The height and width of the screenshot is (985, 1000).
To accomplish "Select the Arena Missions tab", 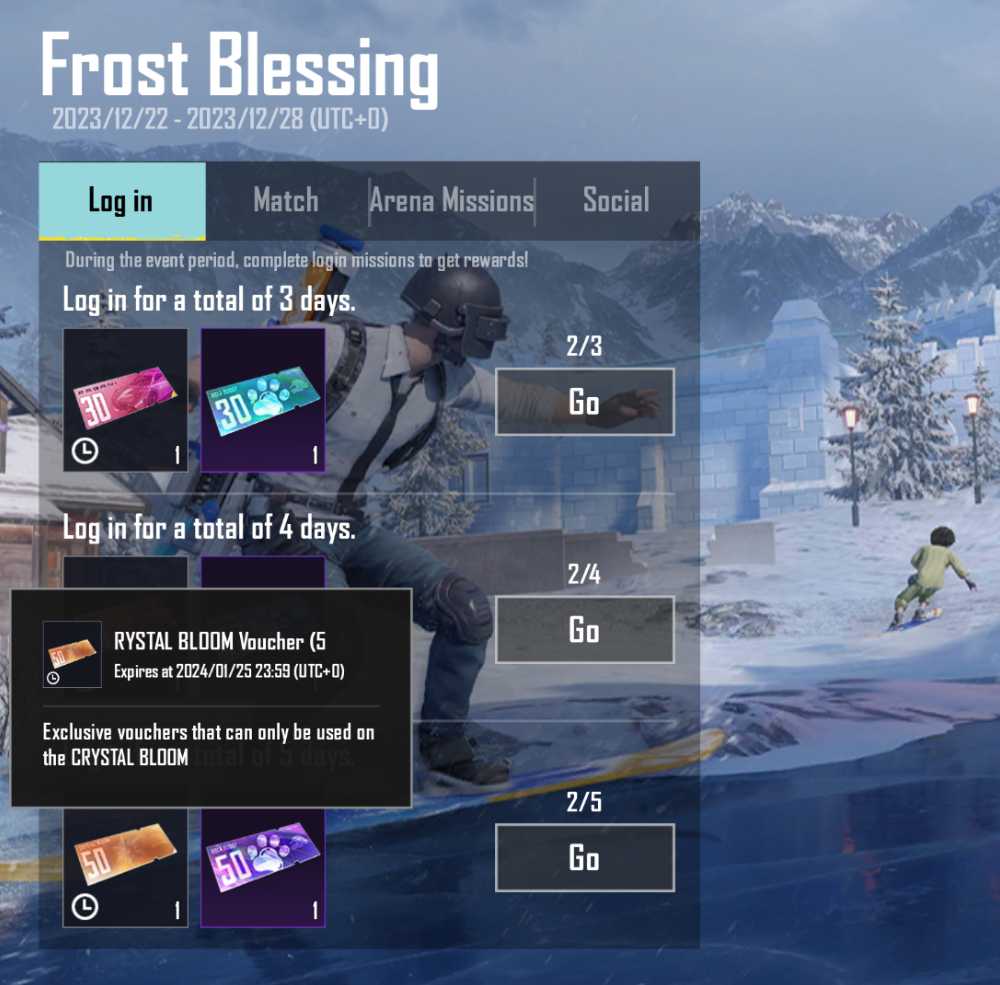I will coord(452,201).
